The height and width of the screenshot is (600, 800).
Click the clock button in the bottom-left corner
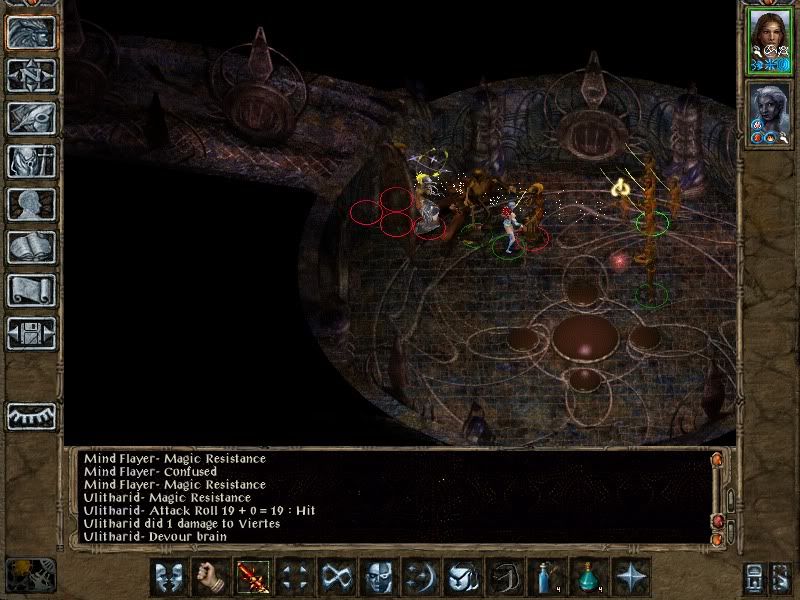30,575
